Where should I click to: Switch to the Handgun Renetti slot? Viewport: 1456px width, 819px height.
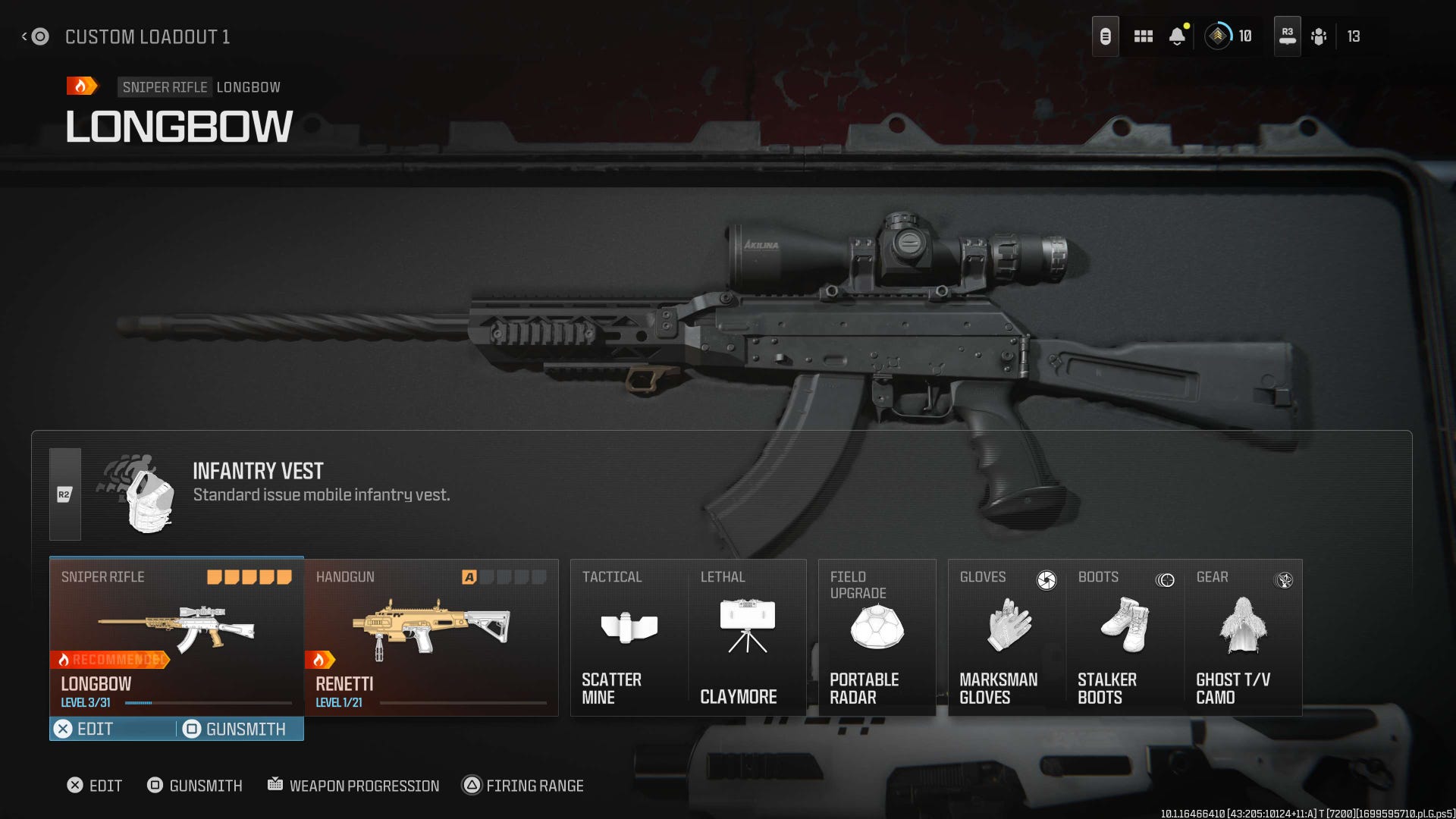(x=430, y=637)
